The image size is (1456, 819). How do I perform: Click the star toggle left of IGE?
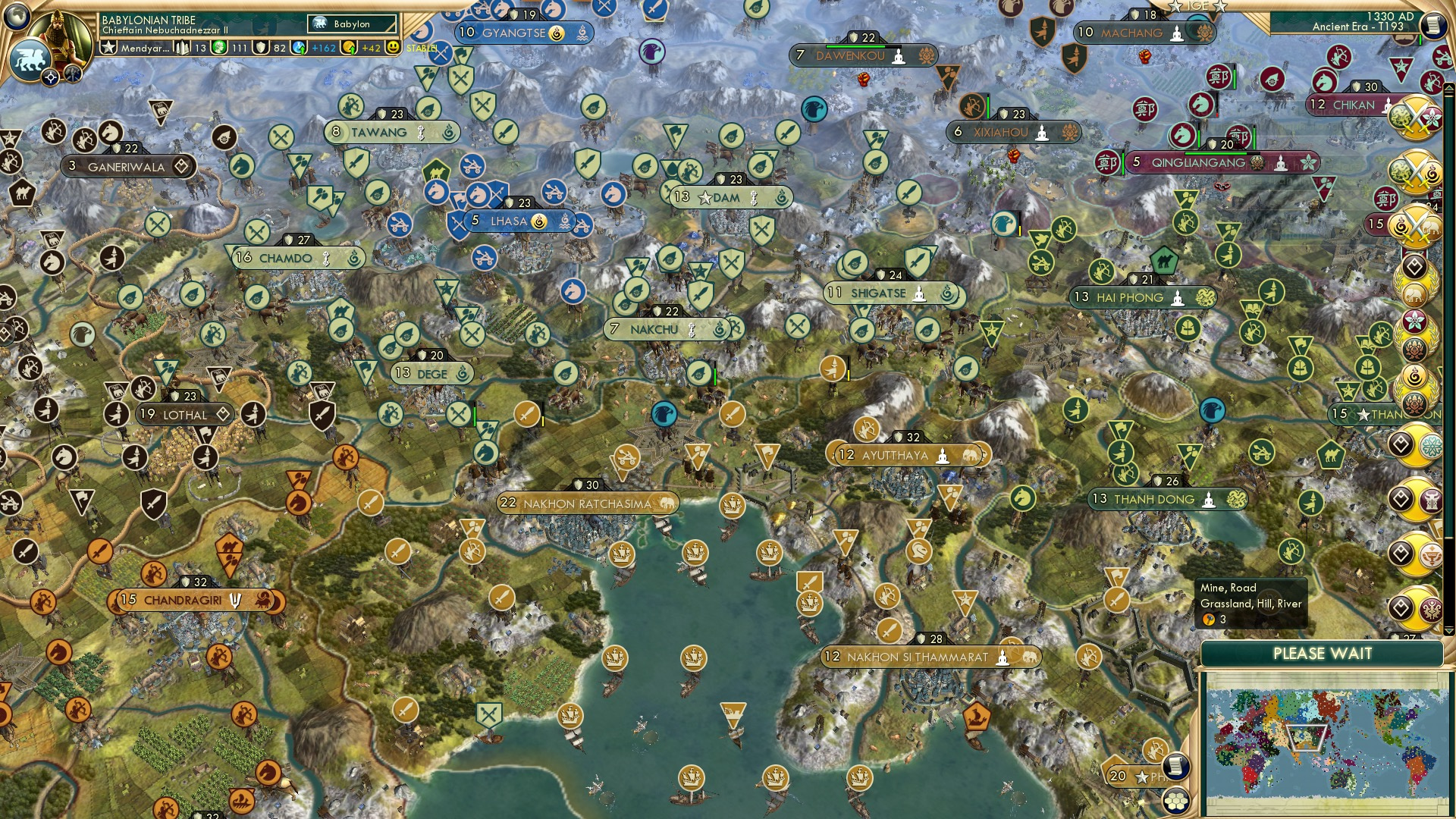(1175, 7)
